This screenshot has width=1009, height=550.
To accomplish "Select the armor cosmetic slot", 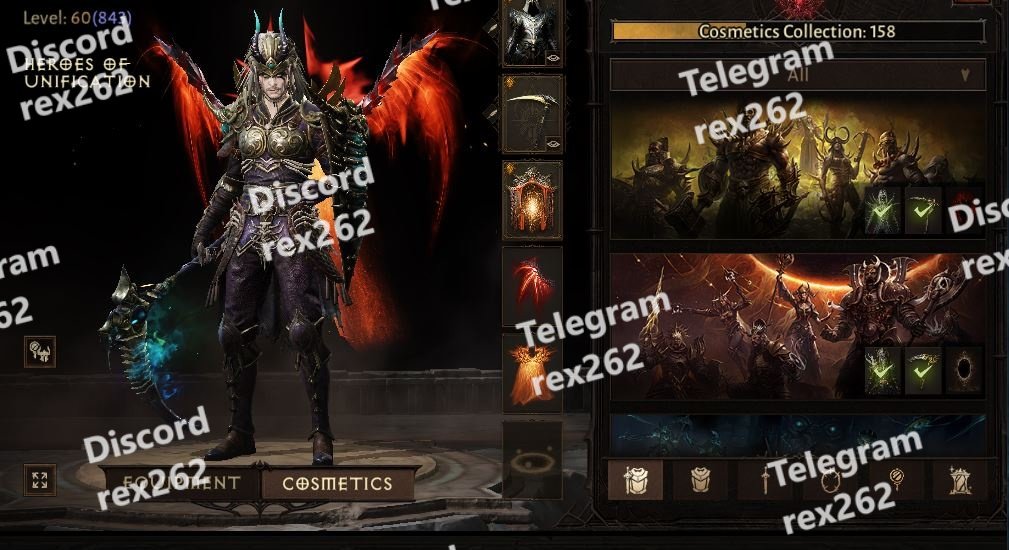I will 532,34.
